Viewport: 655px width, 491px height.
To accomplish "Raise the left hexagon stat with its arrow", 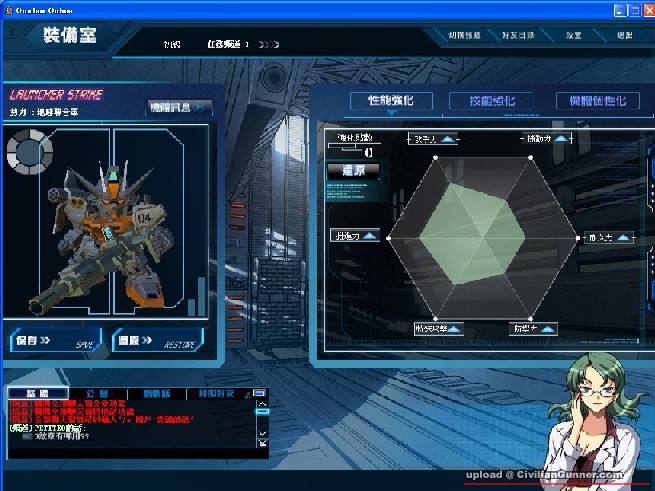I will tap(371, 236).
